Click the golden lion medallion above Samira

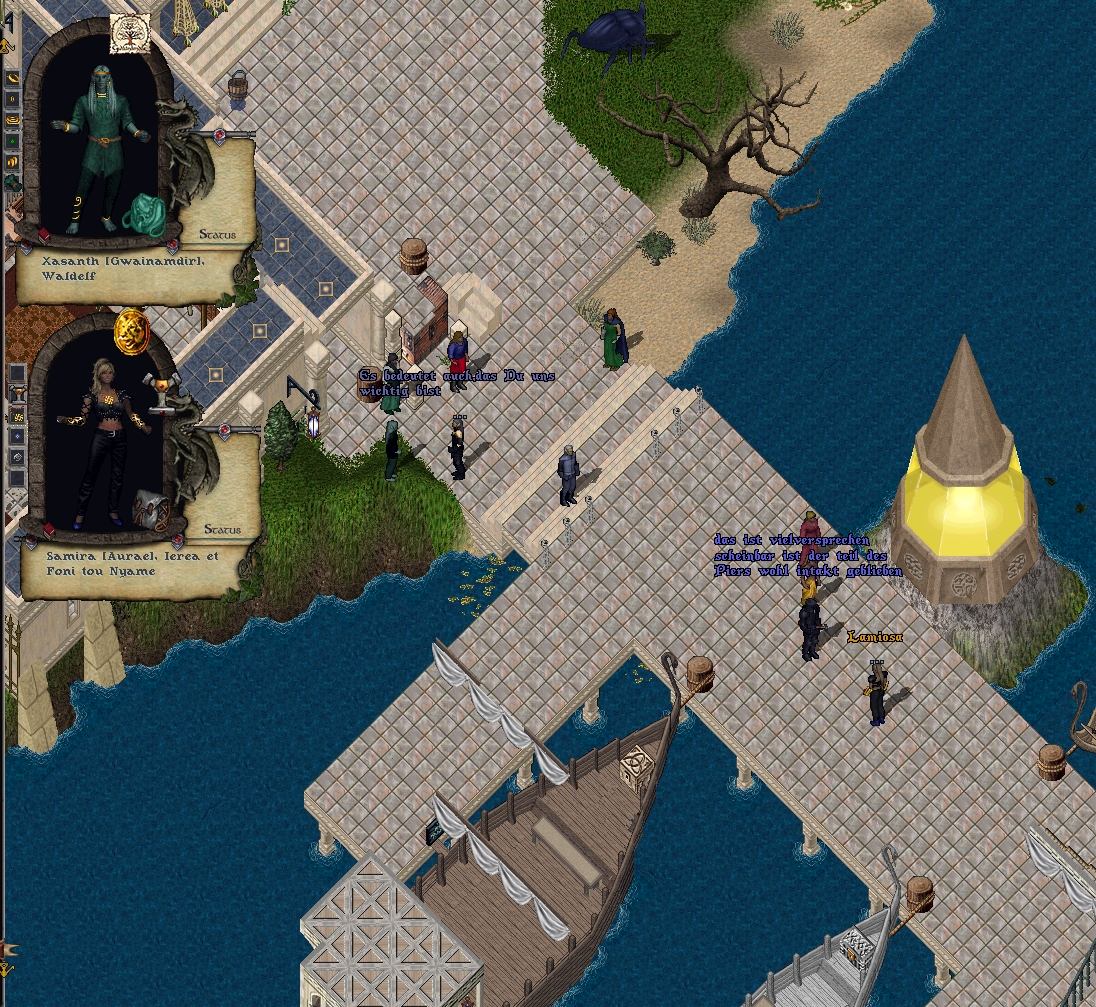(131, 332)
